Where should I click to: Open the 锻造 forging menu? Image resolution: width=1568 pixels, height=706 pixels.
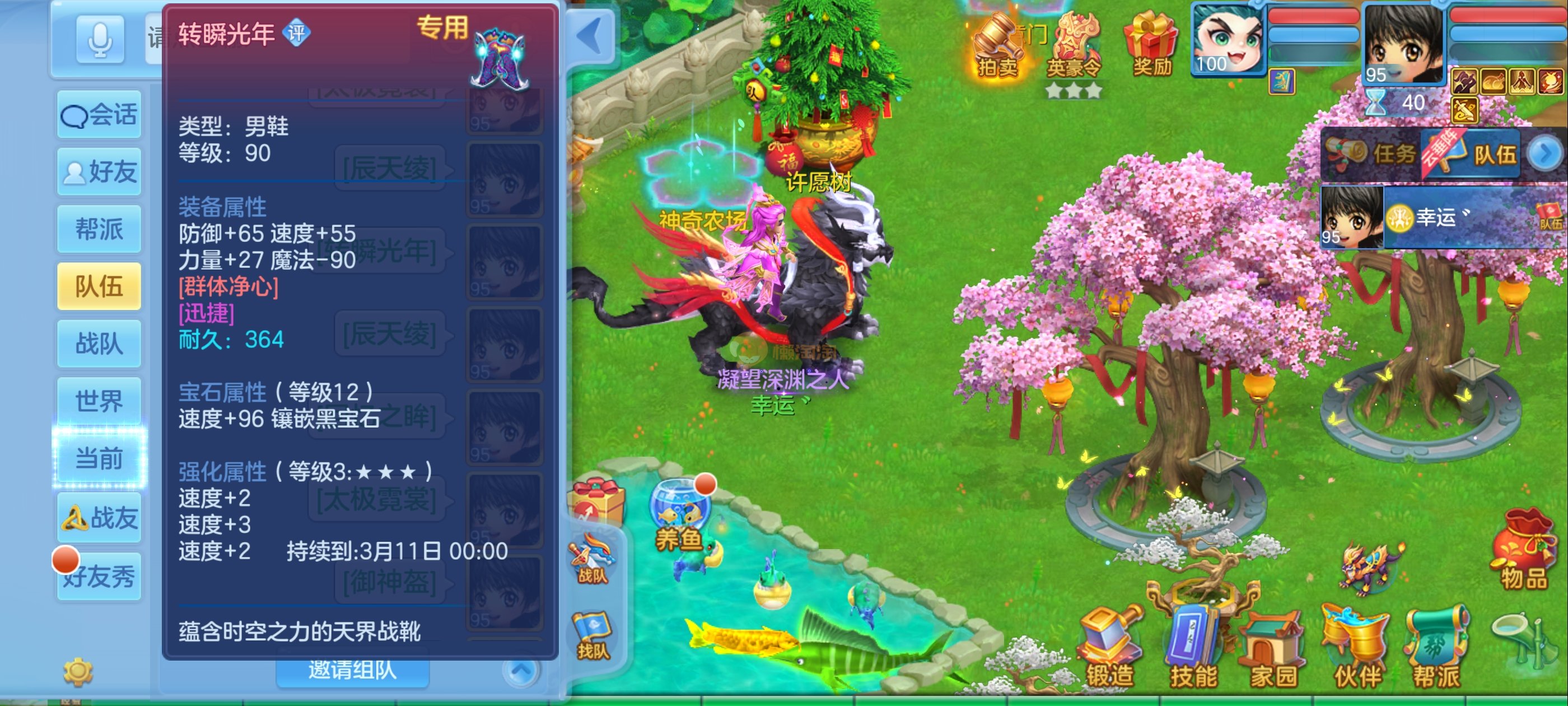pyautogui.click(x=1110, y=649)
